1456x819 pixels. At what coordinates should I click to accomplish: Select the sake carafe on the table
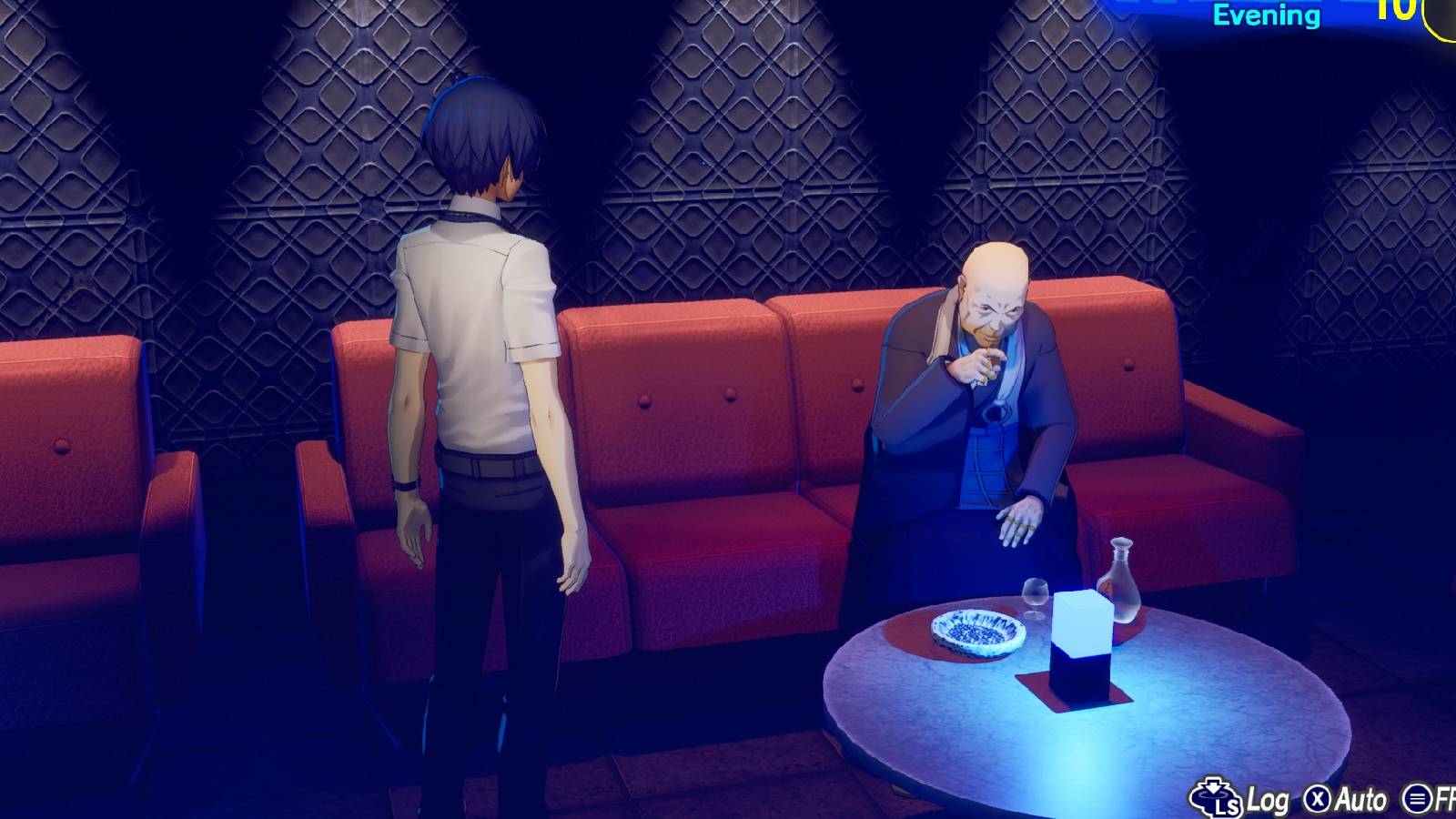1121,582
